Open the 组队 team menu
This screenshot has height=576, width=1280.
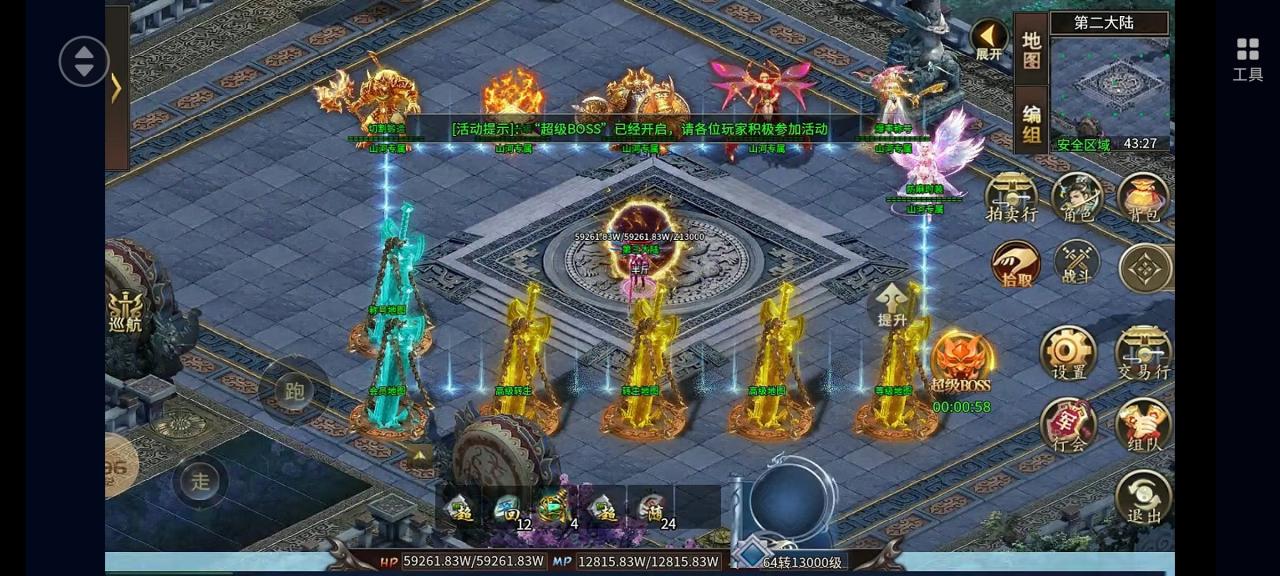[x=1143, y=425]
